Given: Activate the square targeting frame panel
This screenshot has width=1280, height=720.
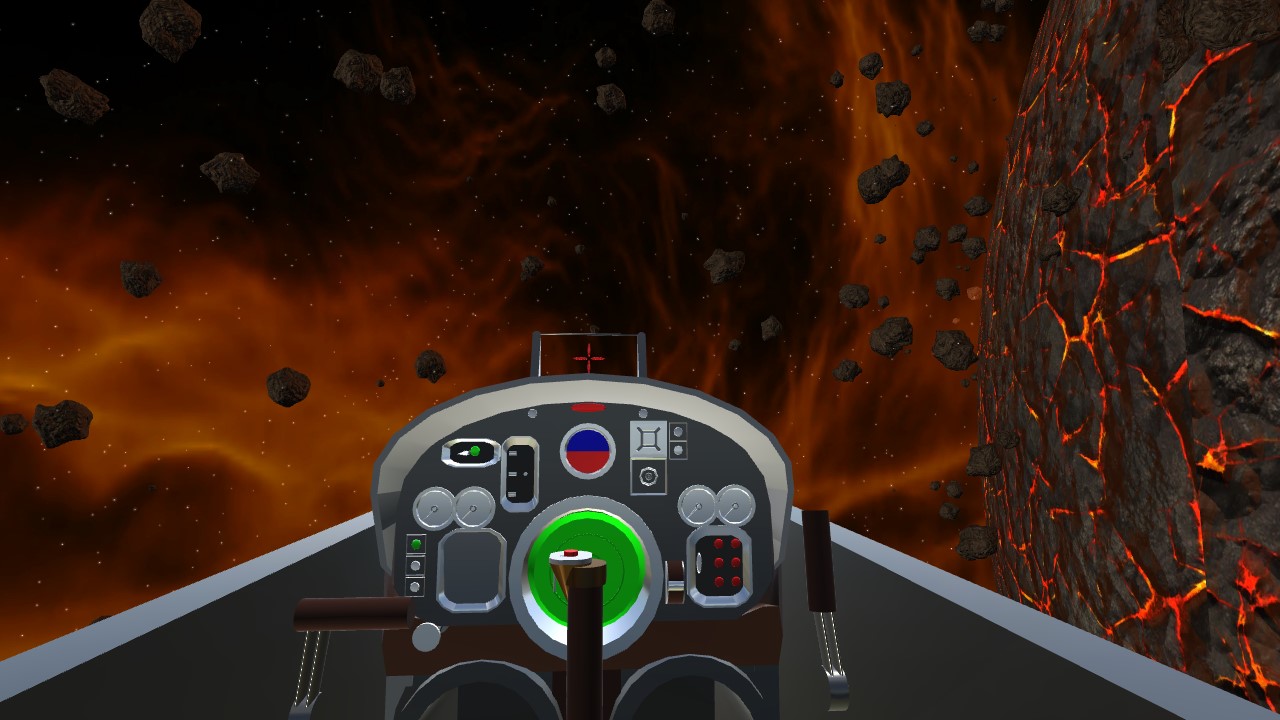Looking at the screenshot, I should click(x=648, y=439).
